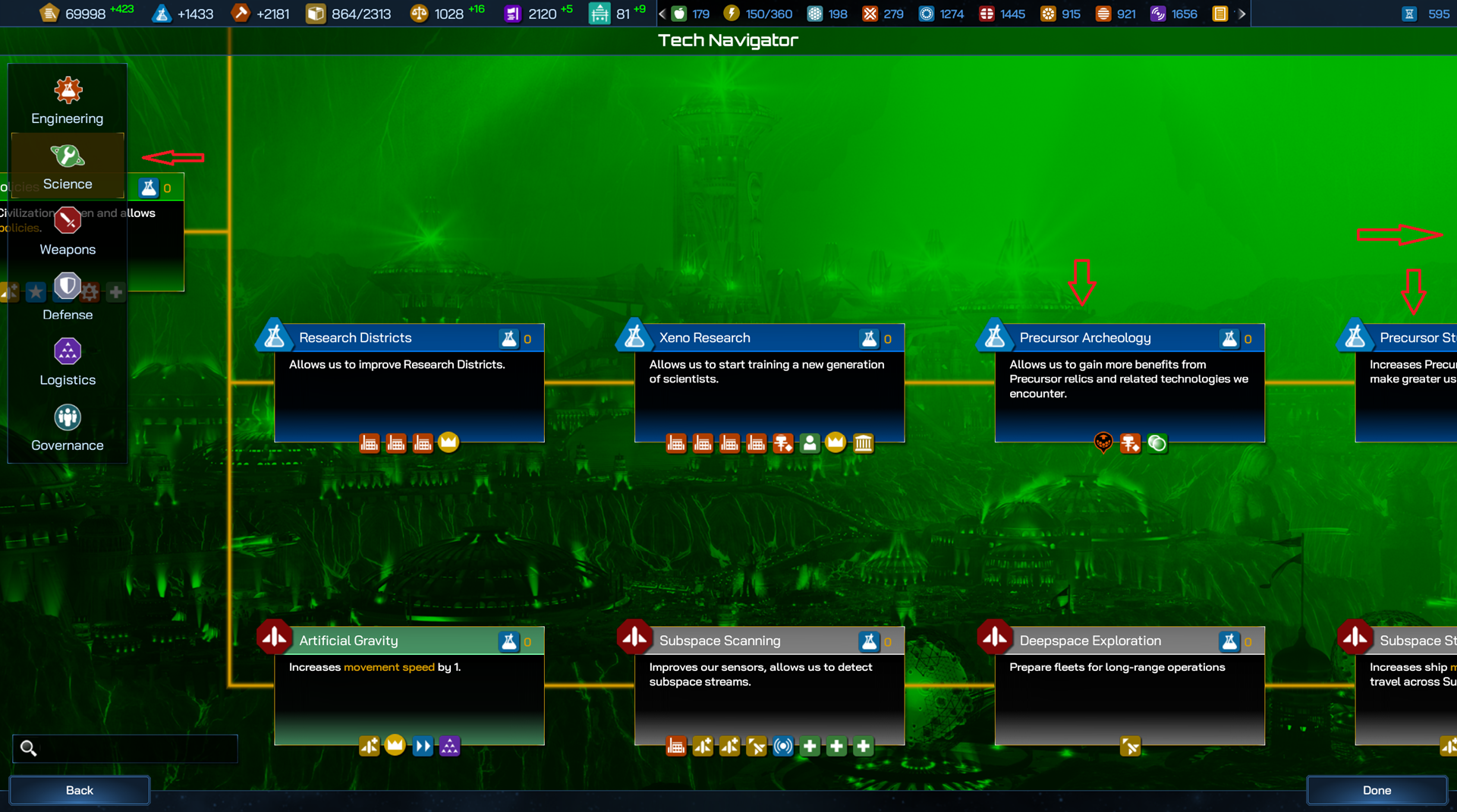Select the Precursor Archeology tech card
This screenshot has width=1457, height=812.
1129,383
